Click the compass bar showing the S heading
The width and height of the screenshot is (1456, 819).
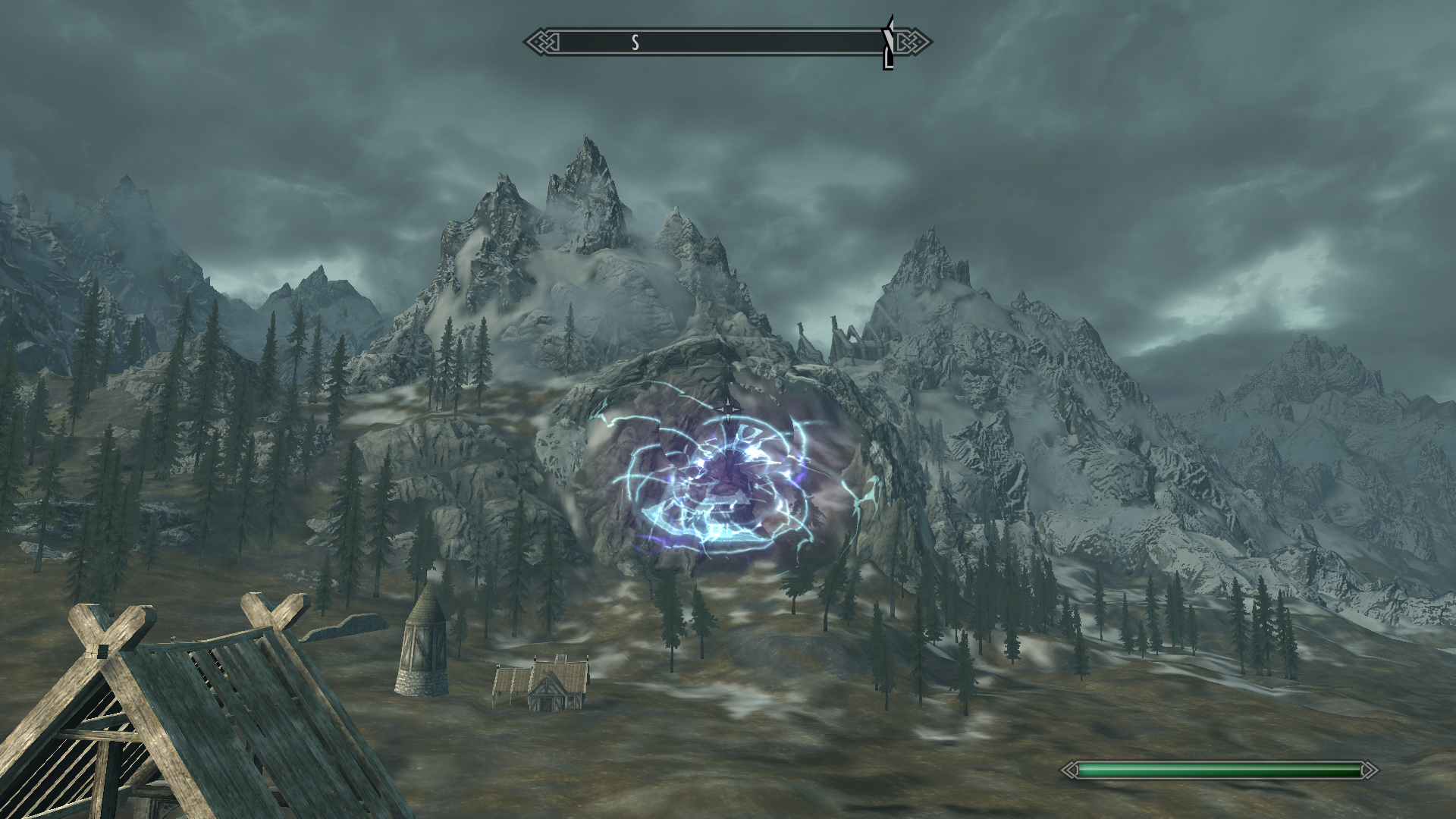tap(726, 42)
